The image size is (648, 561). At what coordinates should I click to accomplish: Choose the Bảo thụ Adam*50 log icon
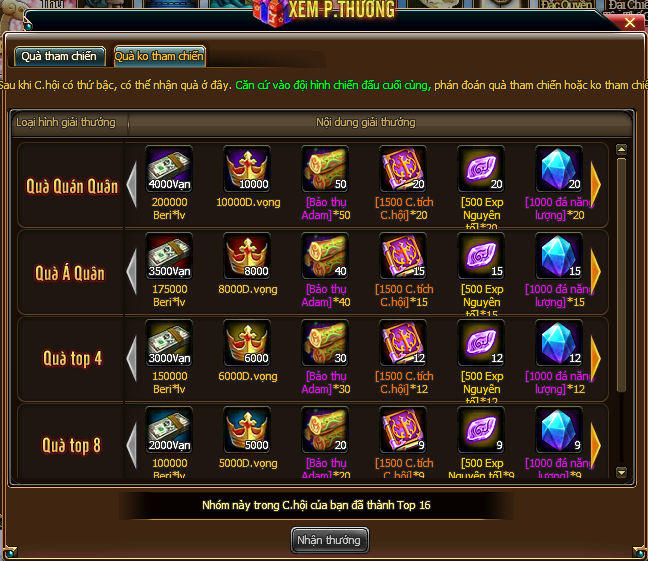pyautogui.click(x=325, y=171)
